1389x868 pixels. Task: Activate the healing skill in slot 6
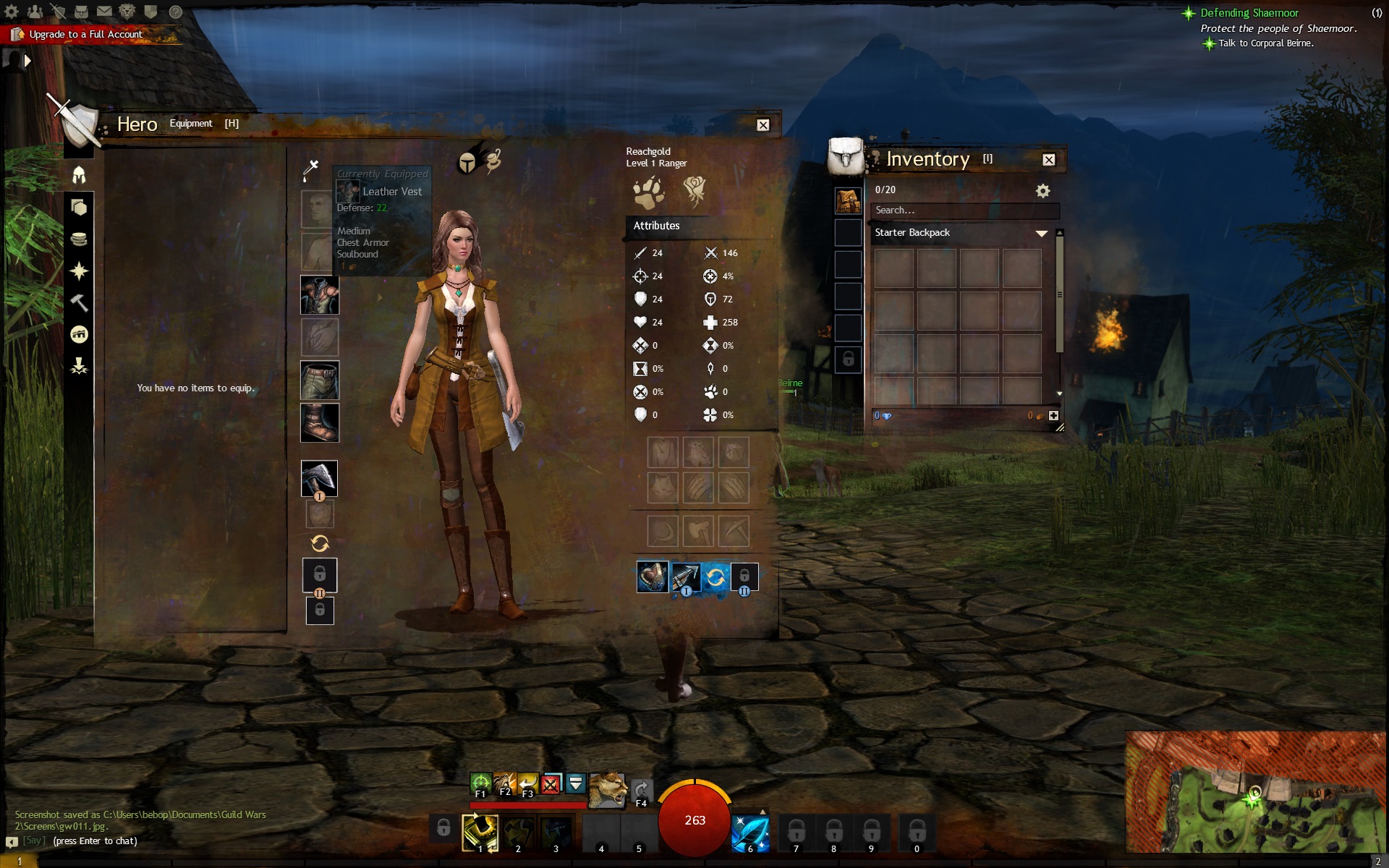[x=749, y=833]
